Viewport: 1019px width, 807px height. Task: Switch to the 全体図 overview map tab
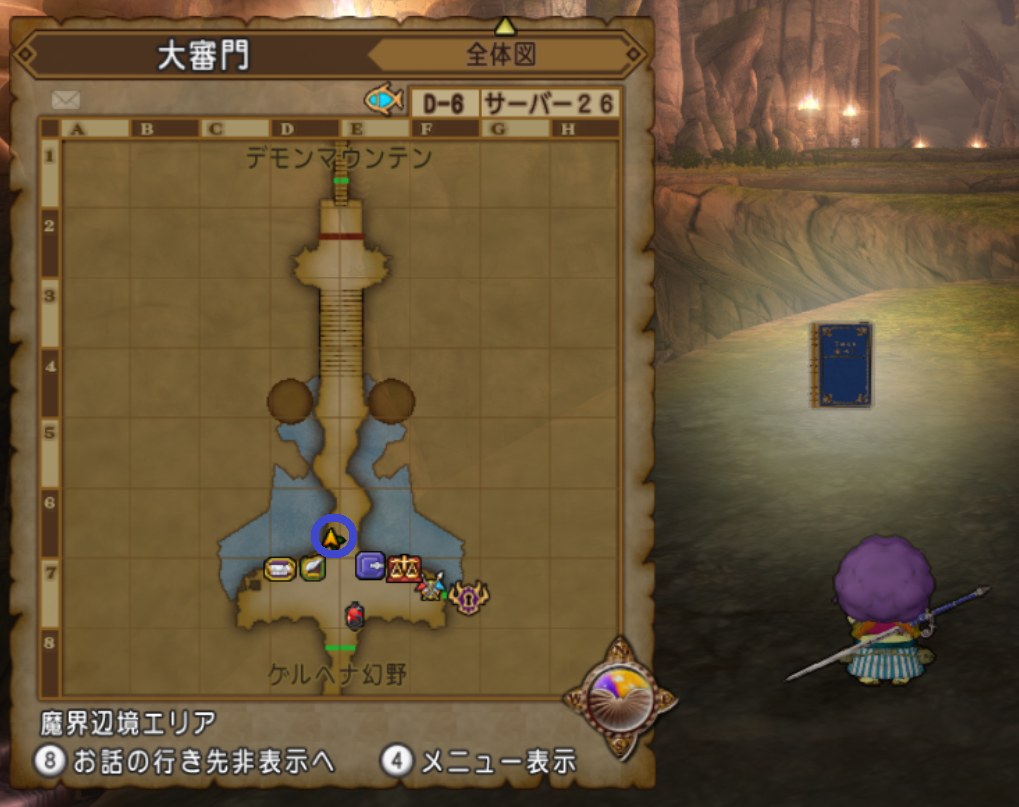tap(501, 55)
